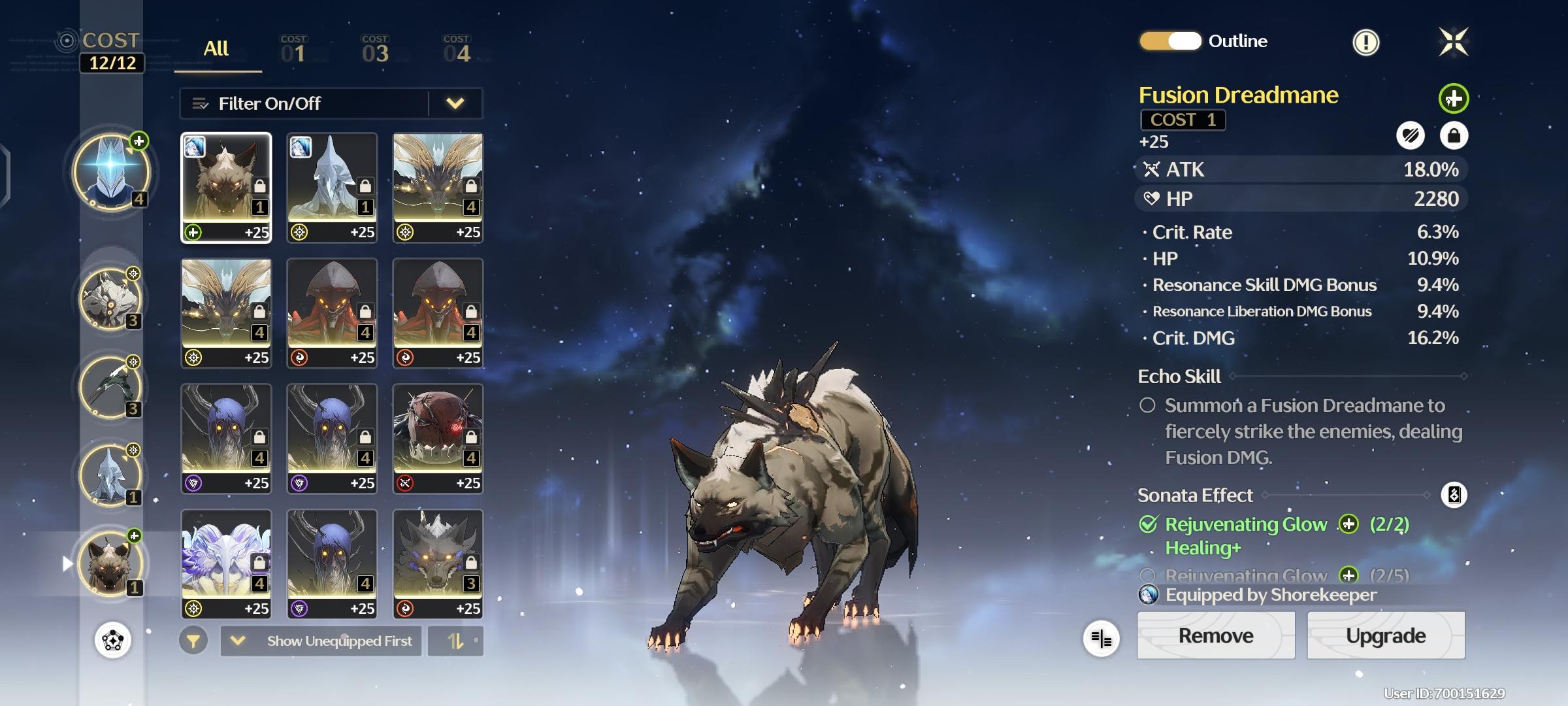Click the yellow funnel filter button
This screenshot has height=706, width=1568.
coord(193,641)
